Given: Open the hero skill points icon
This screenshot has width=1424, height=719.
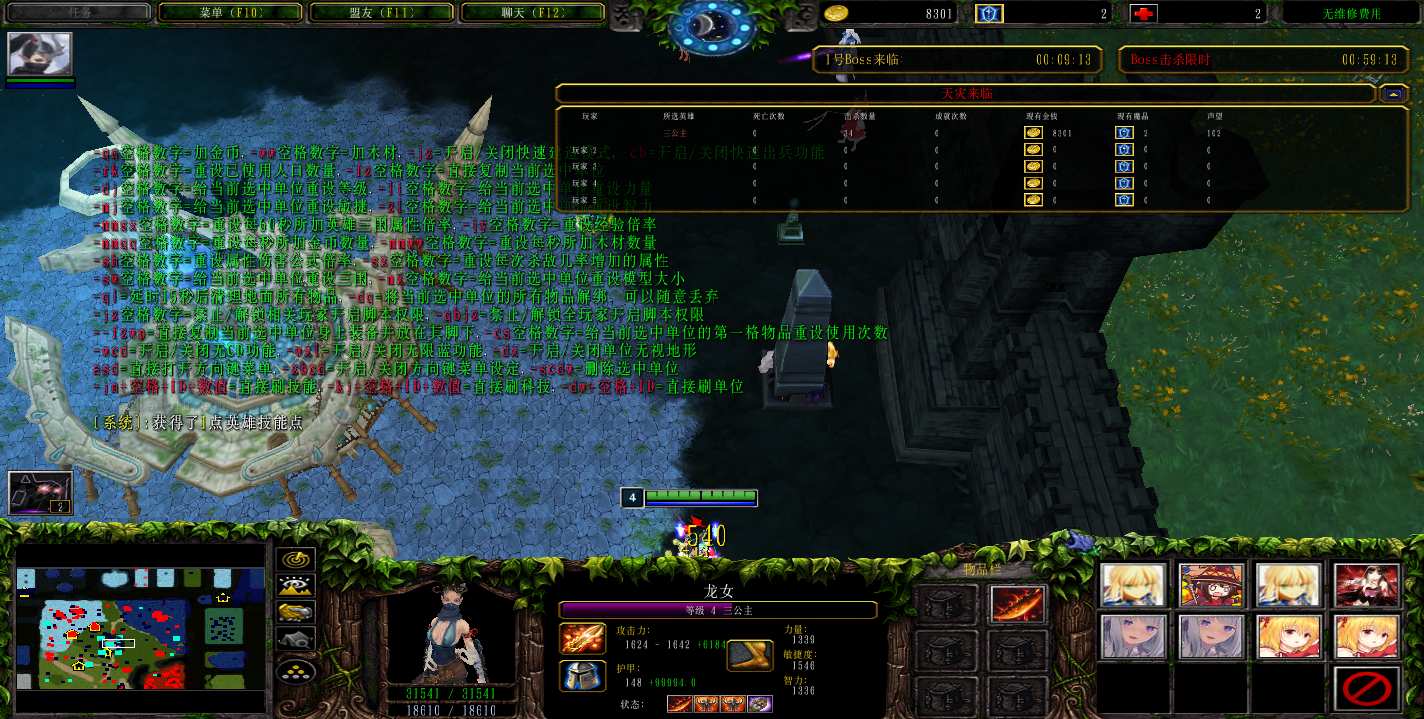Looking at the screenshot, I should pyautogui.click(x=40, y=492).
